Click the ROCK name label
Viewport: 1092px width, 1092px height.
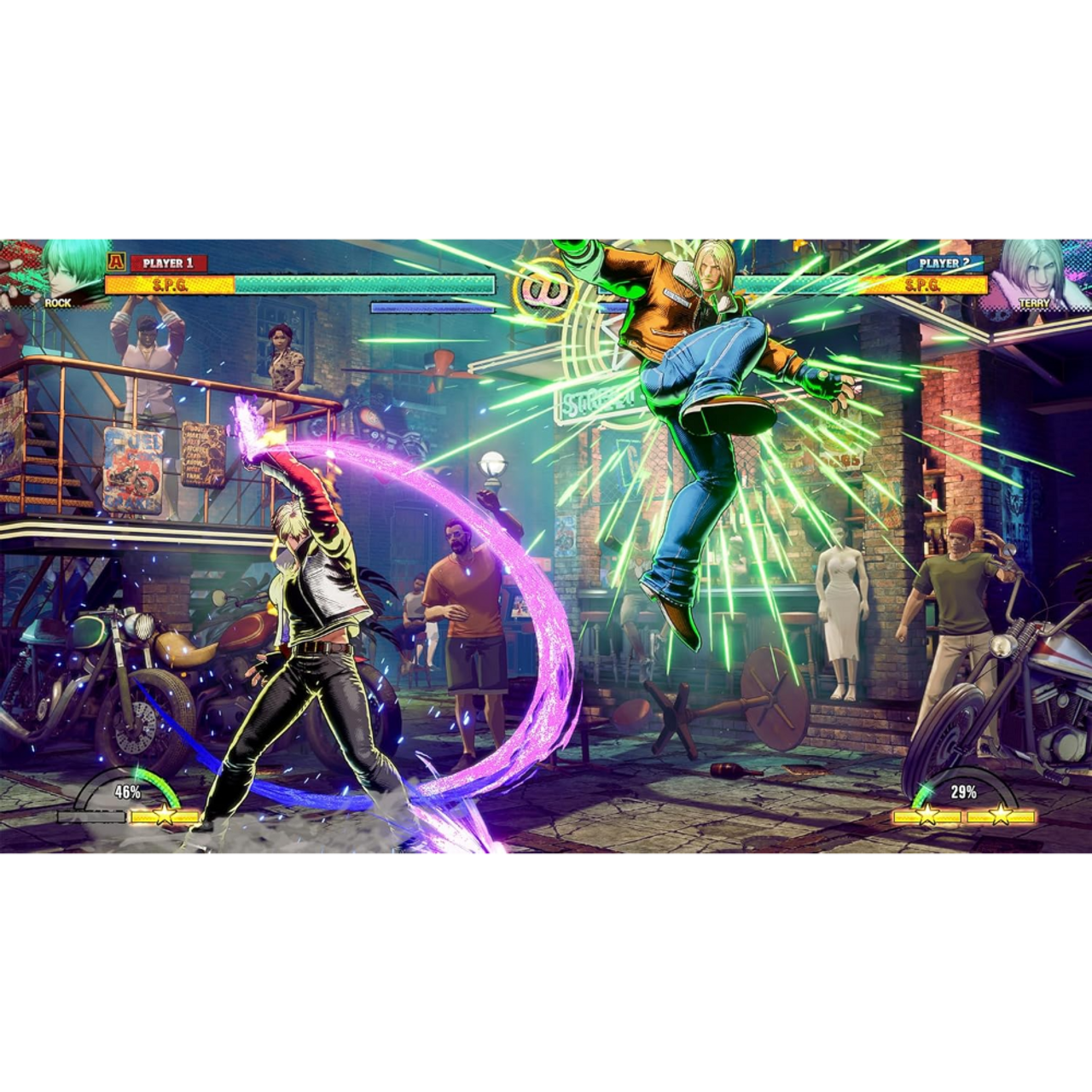click(x=57, y=304)
